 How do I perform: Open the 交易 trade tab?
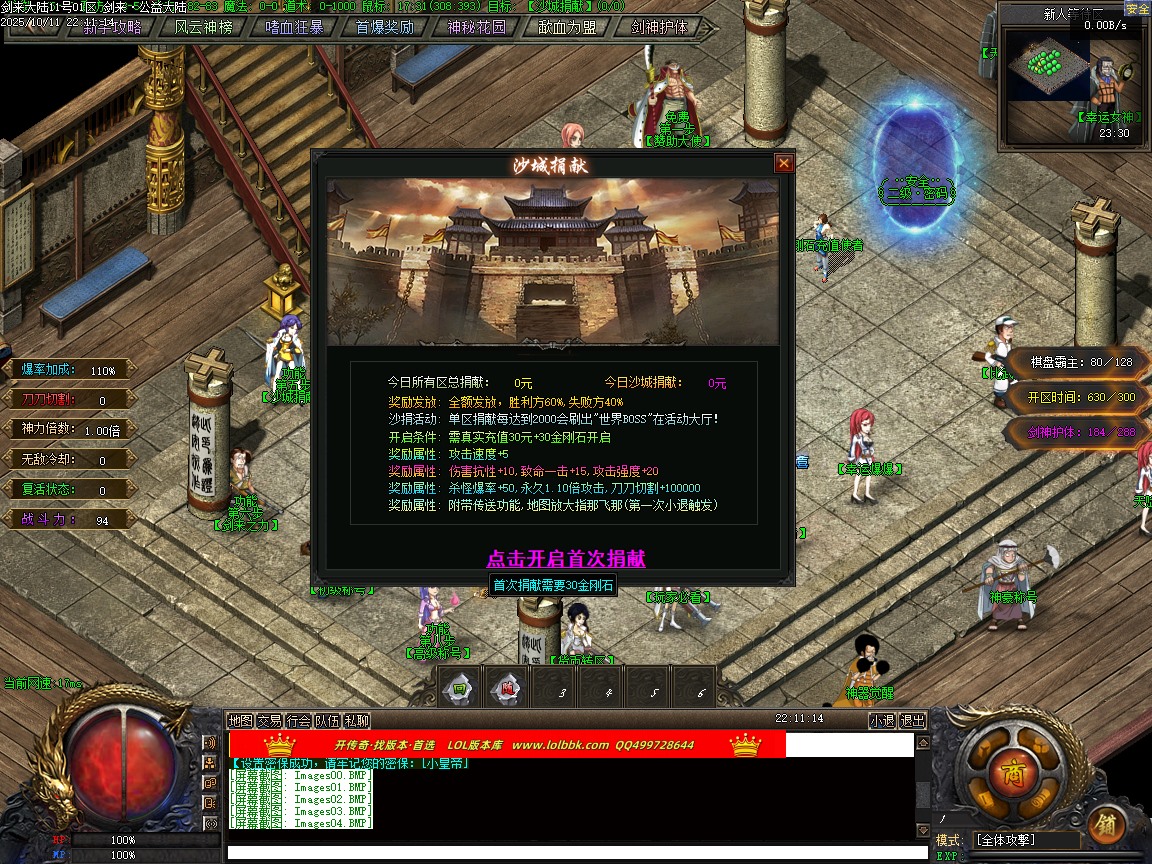tap(269, 720)
